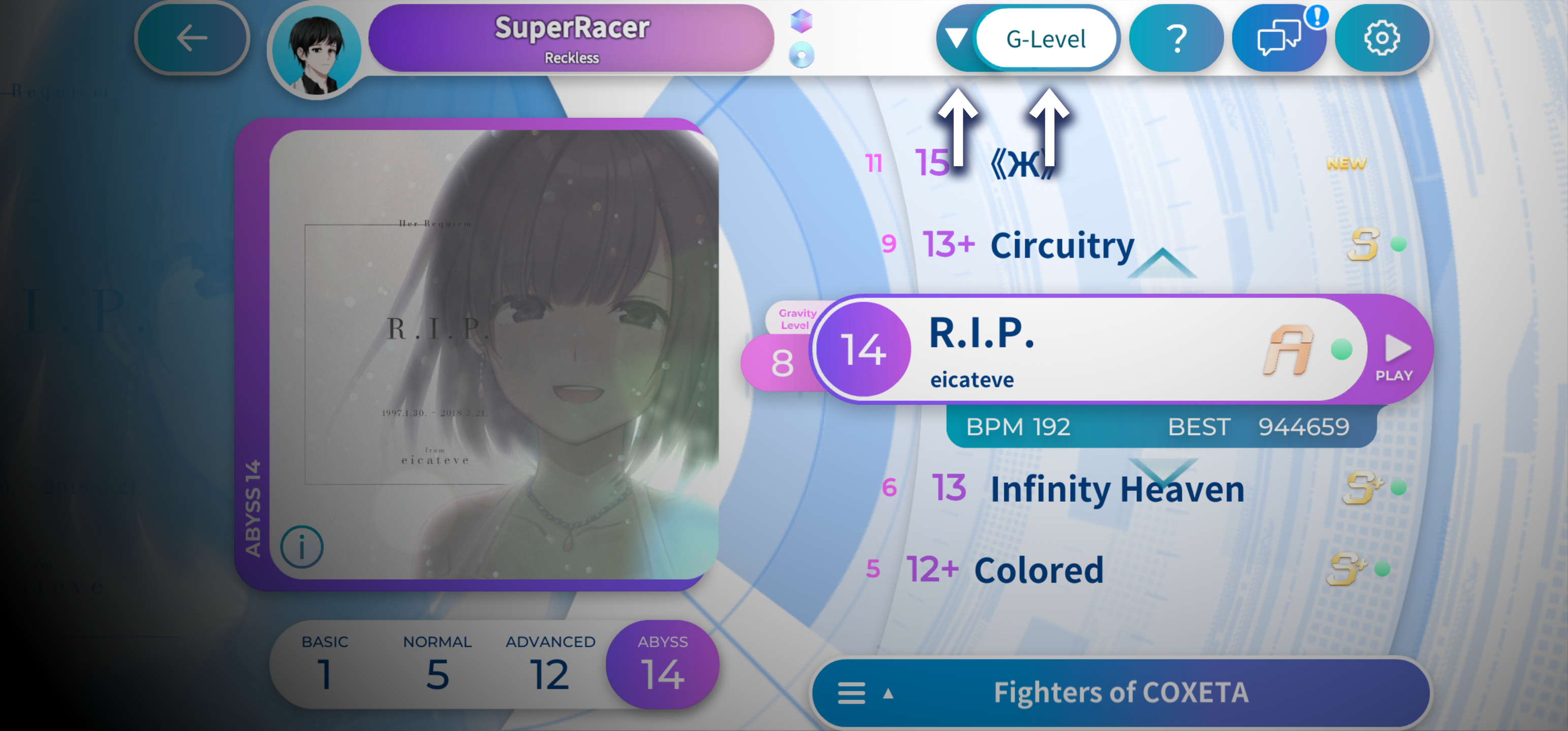Open the chat messages button
This screenshot has height=731, width=1568.
1278,39
